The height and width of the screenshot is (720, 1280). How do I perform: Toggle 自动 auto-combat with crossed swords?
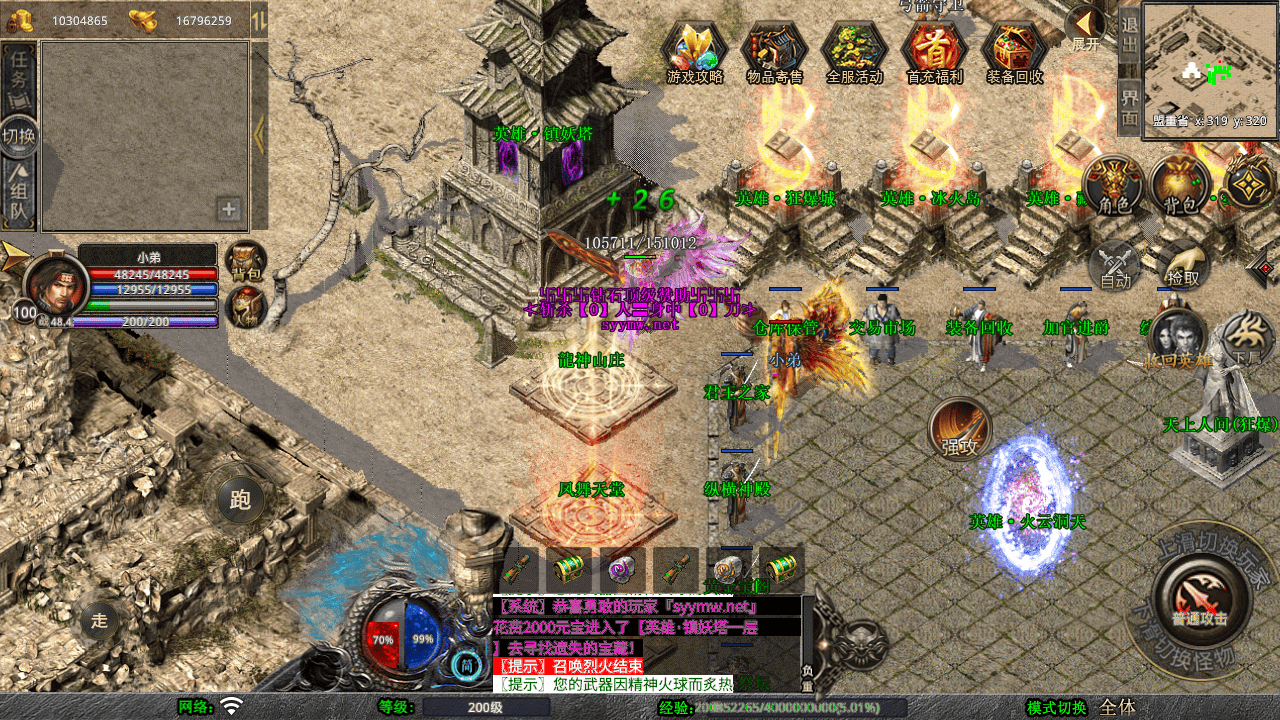pos(1115,266)
